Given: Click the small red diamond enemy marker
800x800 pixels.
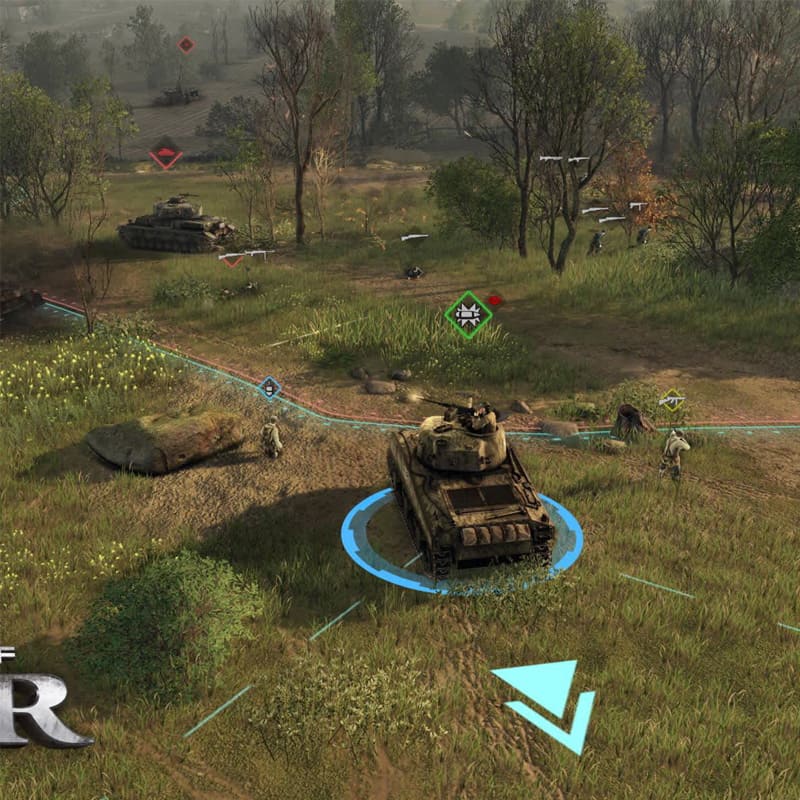Looking at the screenshot, I should (x=185, y=44).
